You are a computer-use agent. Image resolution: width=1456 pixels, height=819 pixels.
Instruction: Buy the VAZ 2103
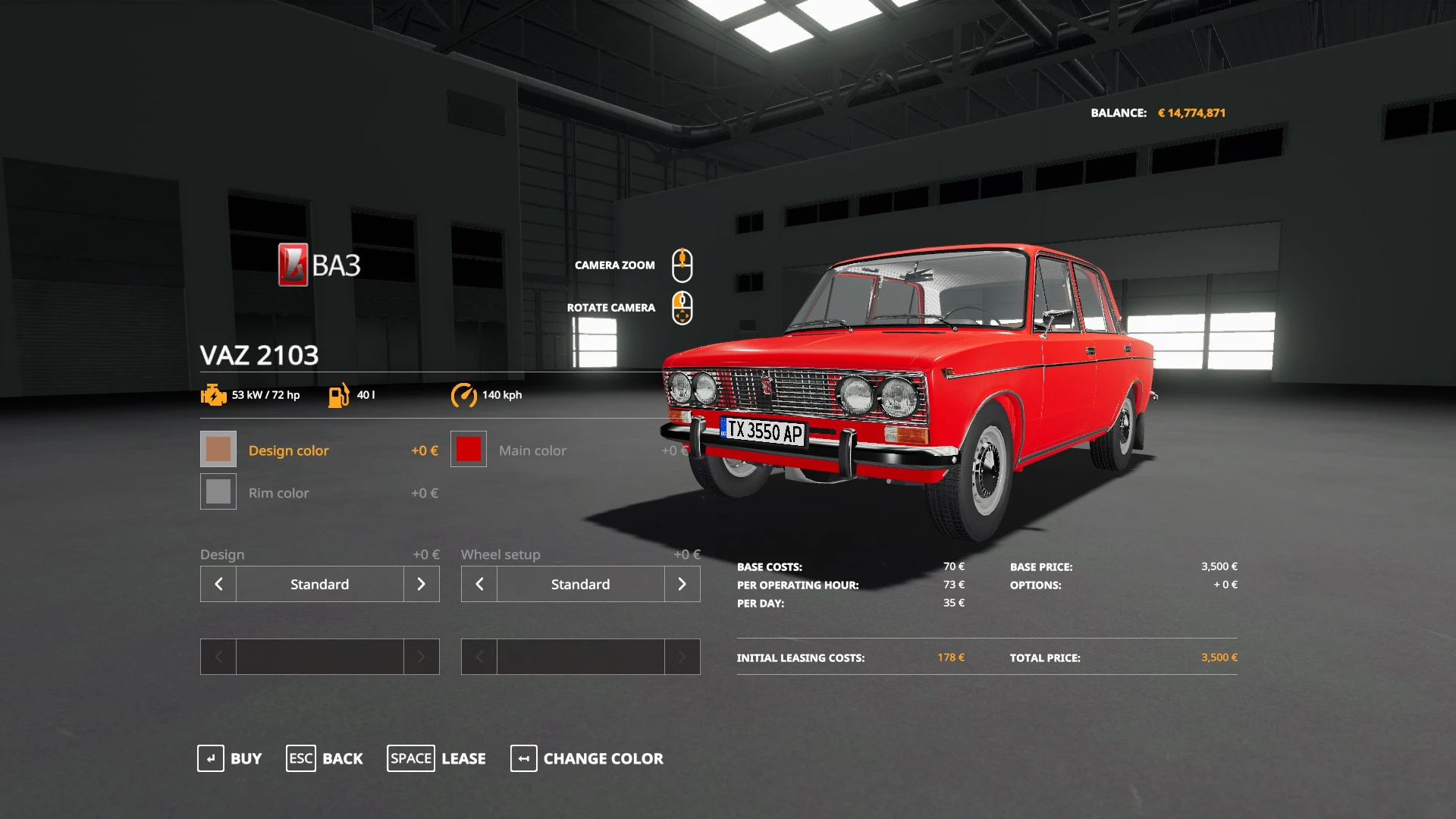[x=229, y=758]
